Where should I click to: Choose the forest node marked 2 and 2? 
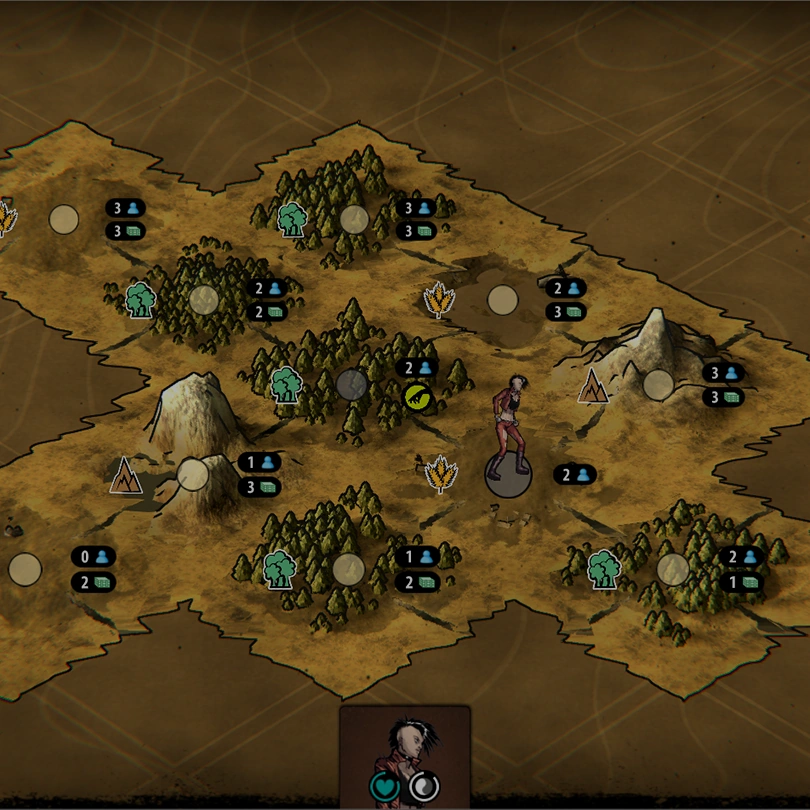[x=204, y=299]
